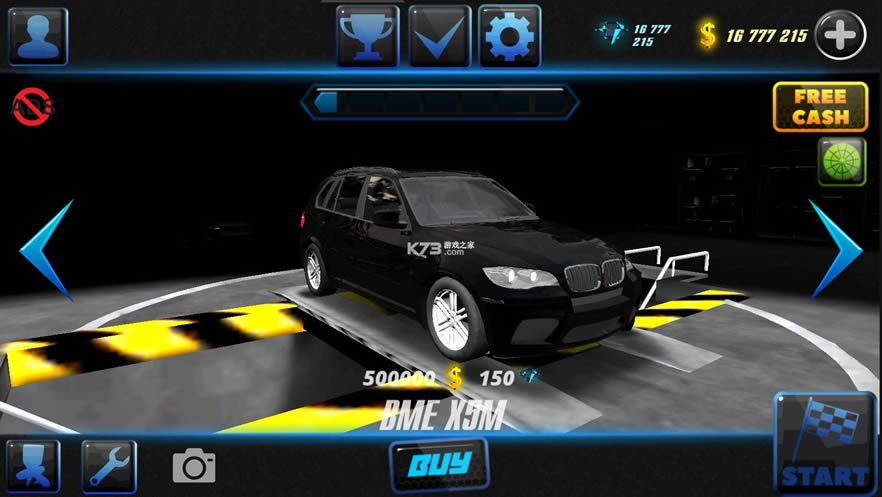This screenshot has height=497, width=882.
Task: Start the race with checkered flag
Action: (823, 445)
